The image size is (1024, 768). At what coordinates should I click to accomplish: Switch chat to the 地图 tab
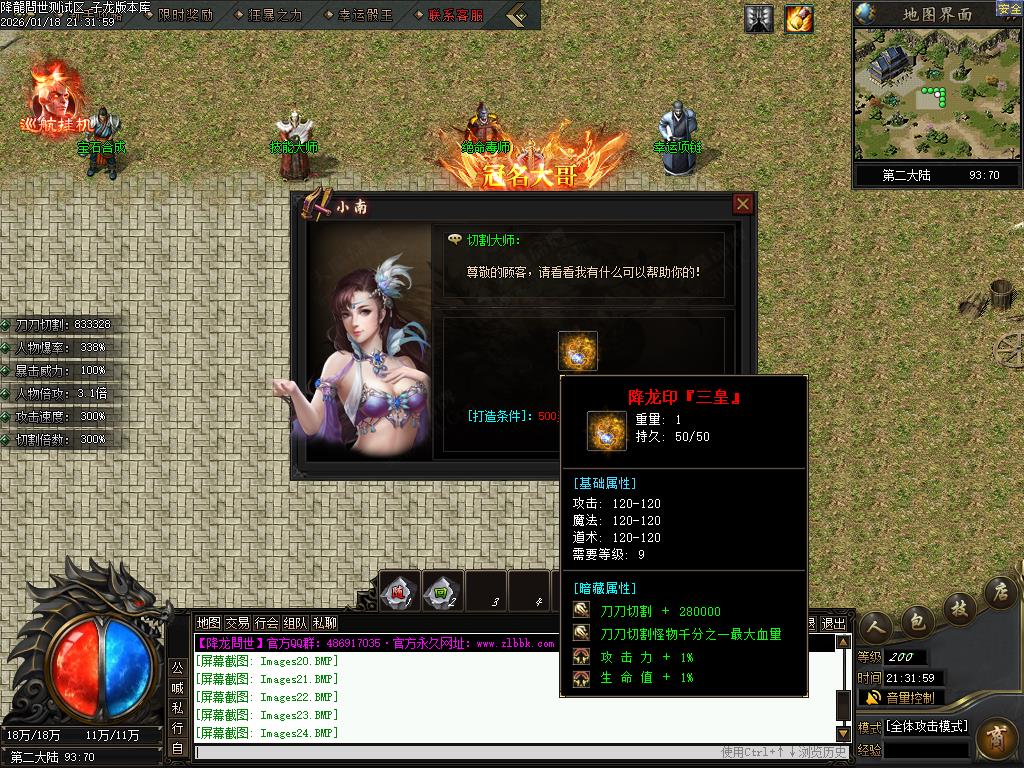(208, 623)
